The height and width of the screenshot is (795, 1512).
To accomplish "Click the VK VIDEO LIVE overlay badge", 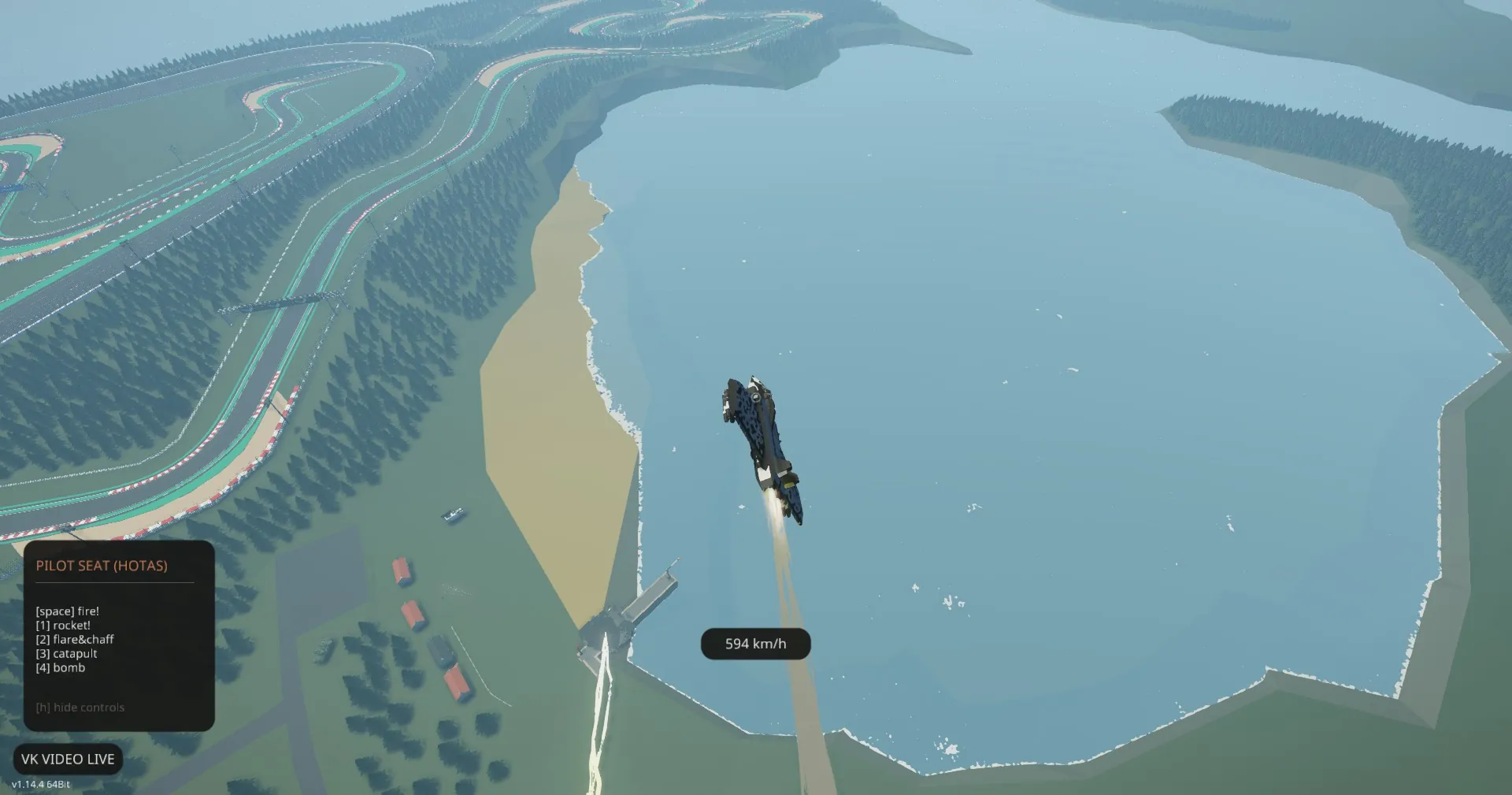I will tap(68, 759).
